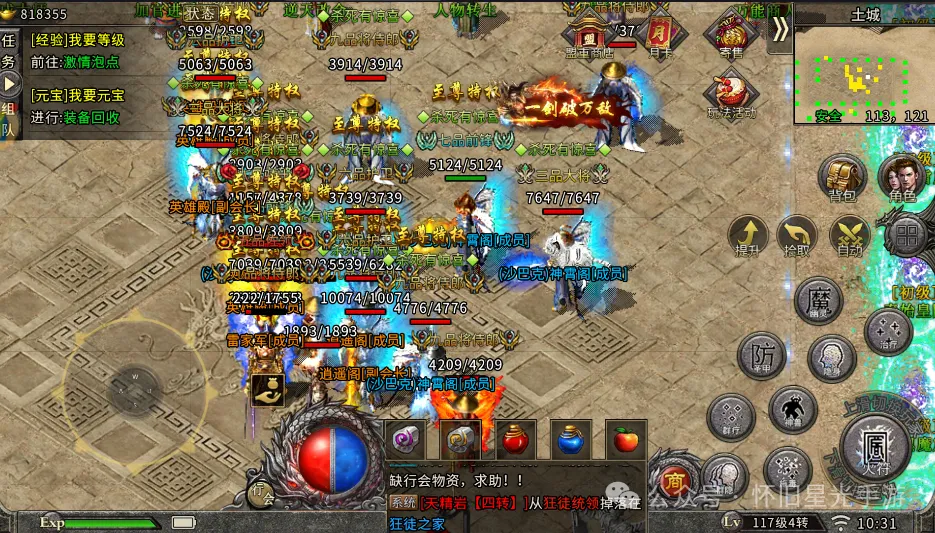Use the red apple item slot

[x=625, y=440]
